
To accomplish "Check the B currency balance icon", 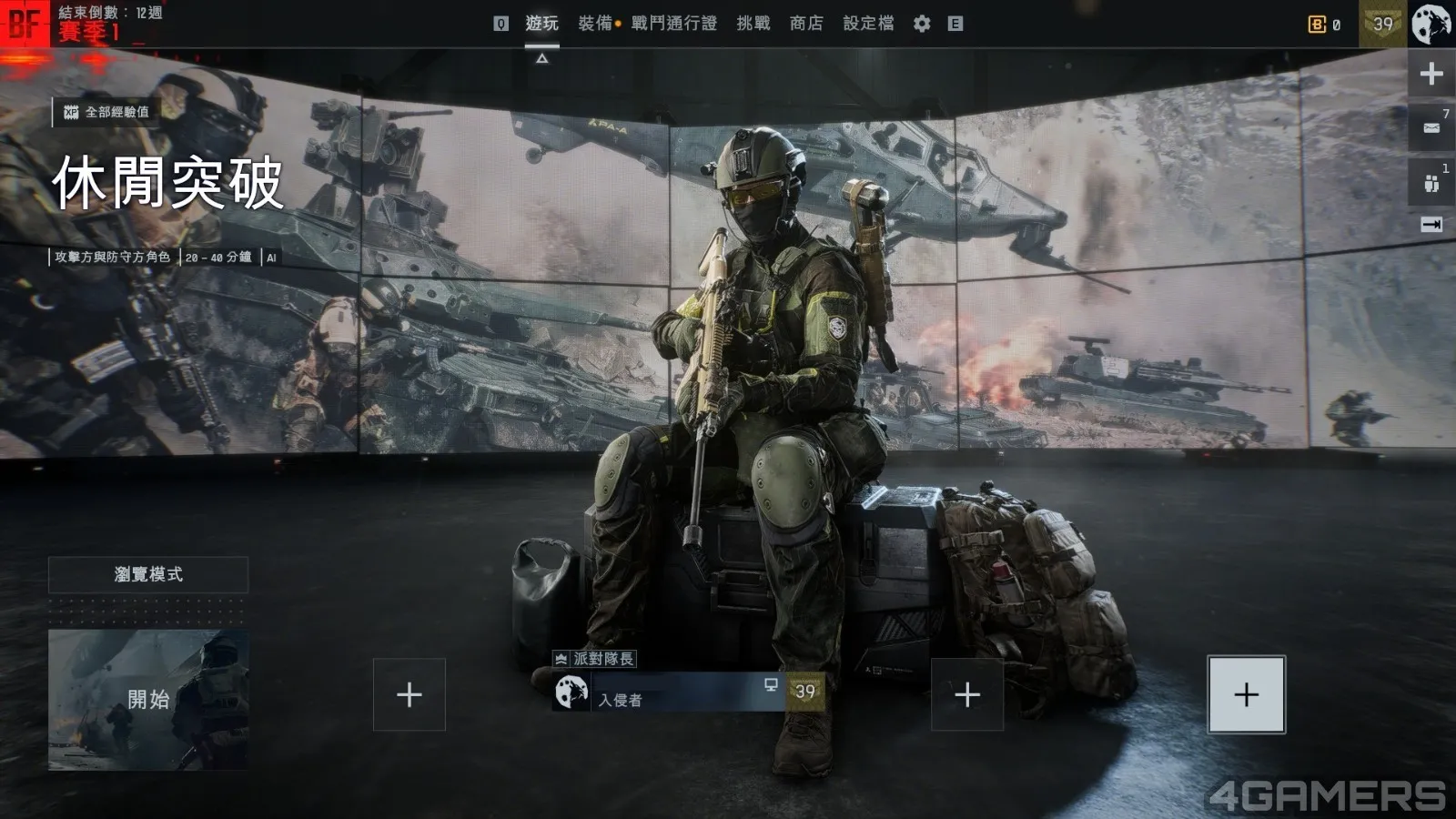I will [x=1317, y=25].
